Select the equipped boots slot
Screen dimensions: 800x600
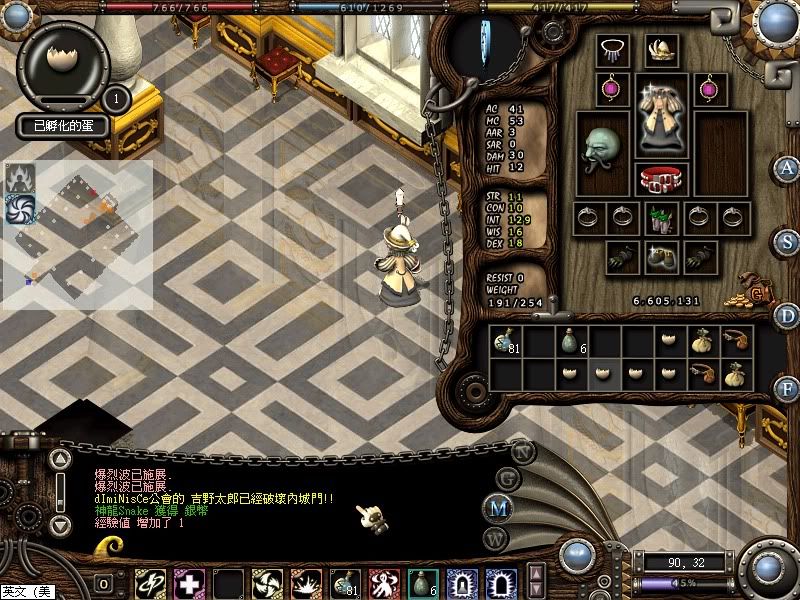pos(660,257)
